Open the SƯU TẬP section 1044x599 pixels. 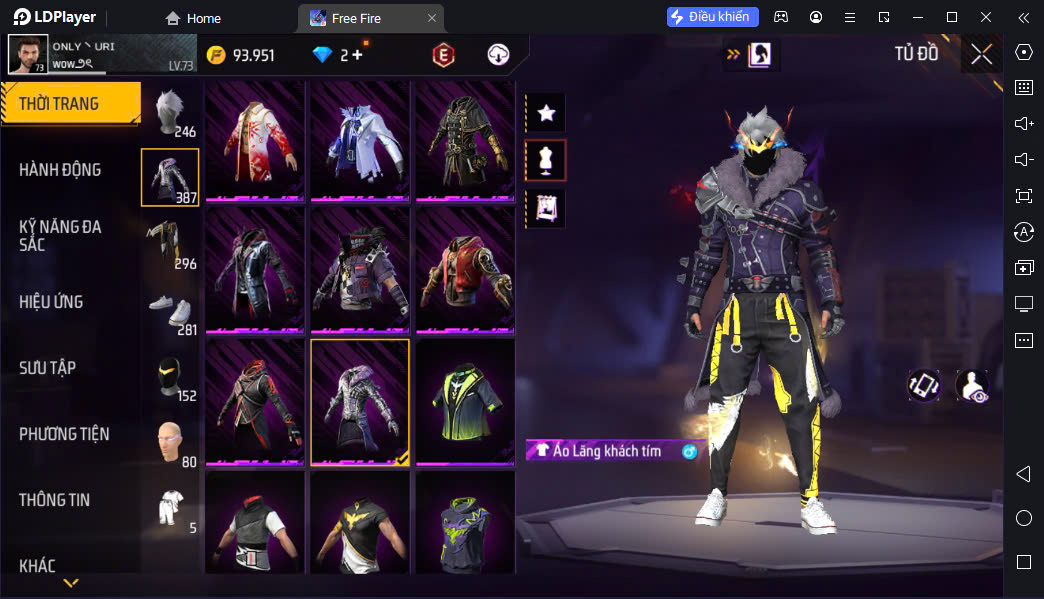coord(47,368)
